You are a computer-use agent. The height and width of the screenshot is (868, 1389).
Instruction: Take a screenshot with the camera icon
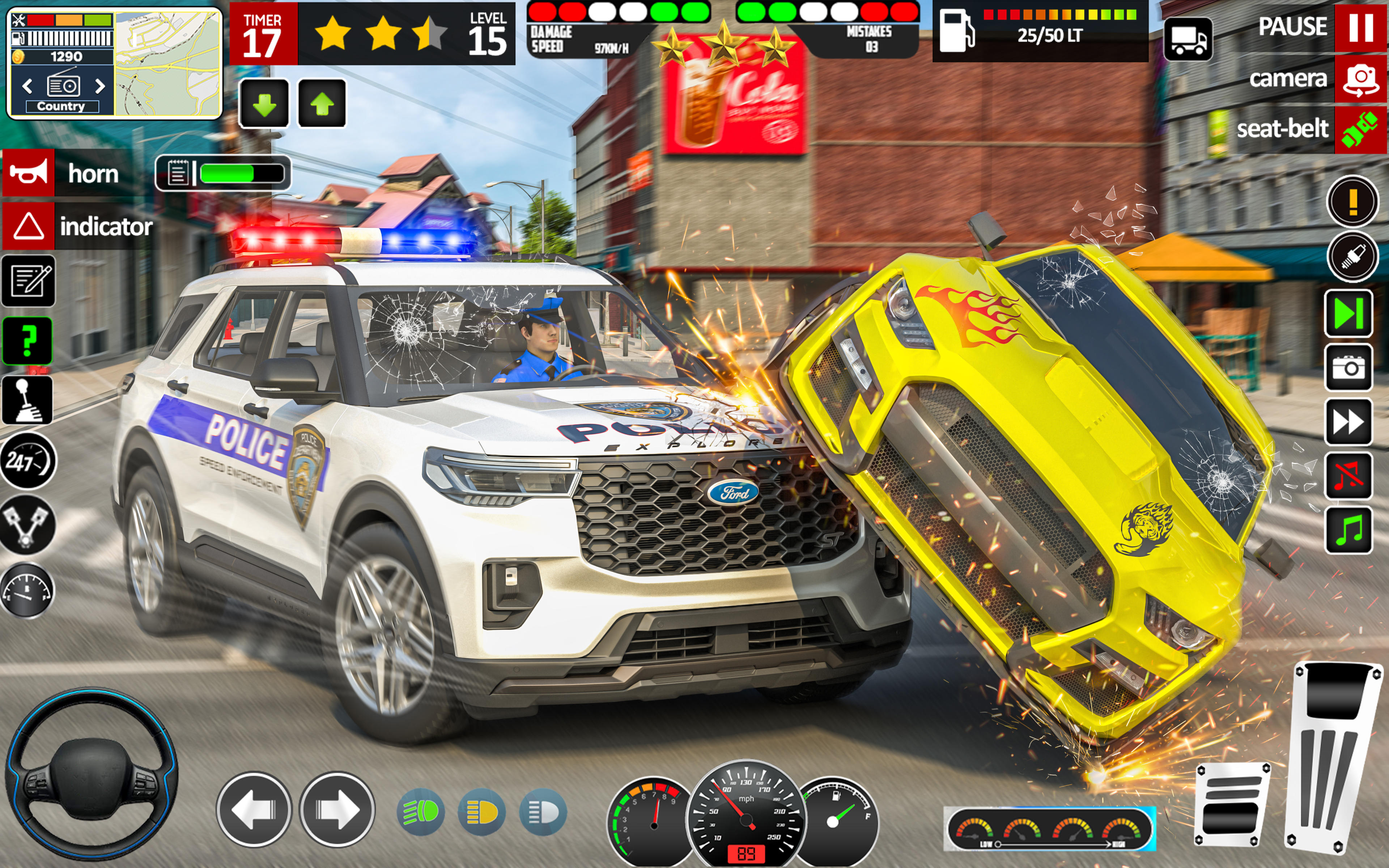click(1348, 367)
